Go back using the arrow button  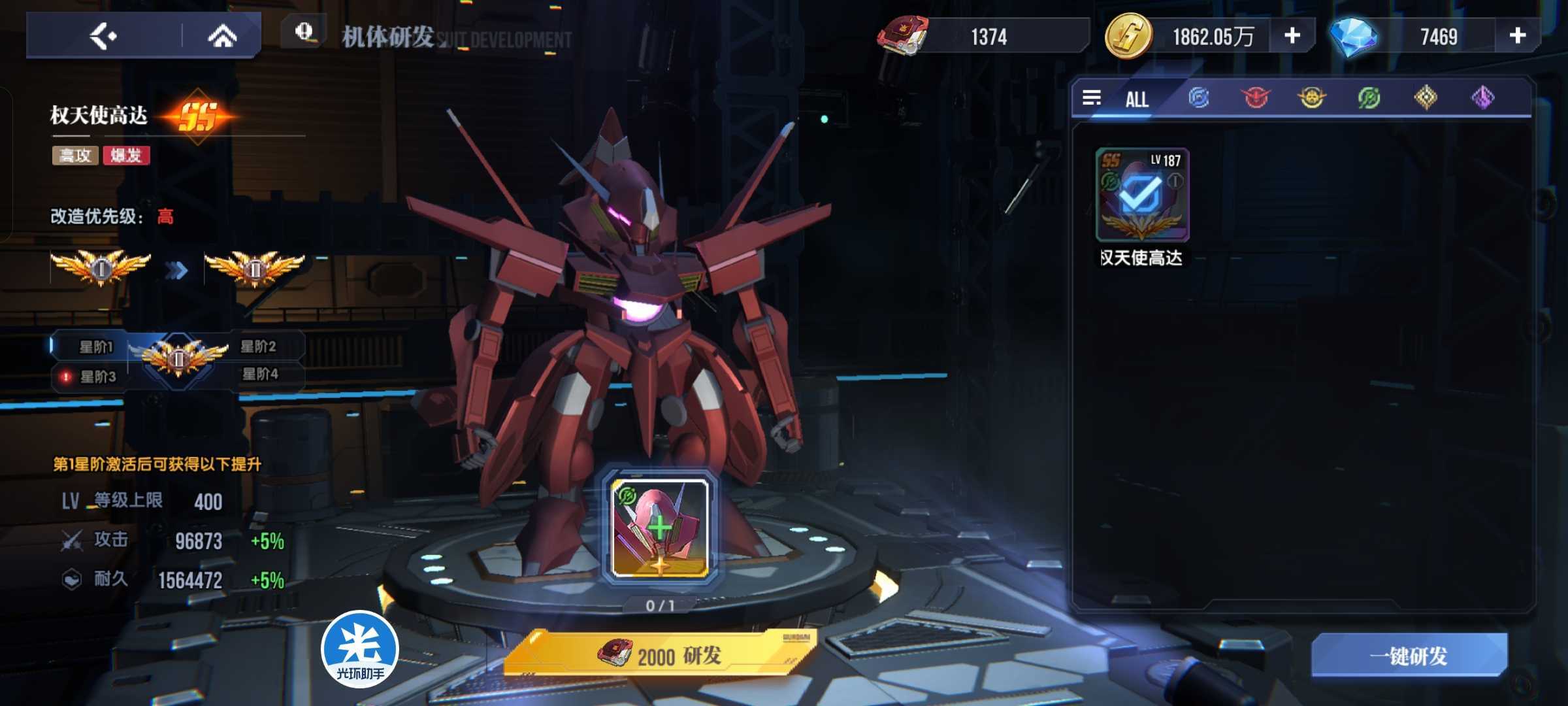103,36
